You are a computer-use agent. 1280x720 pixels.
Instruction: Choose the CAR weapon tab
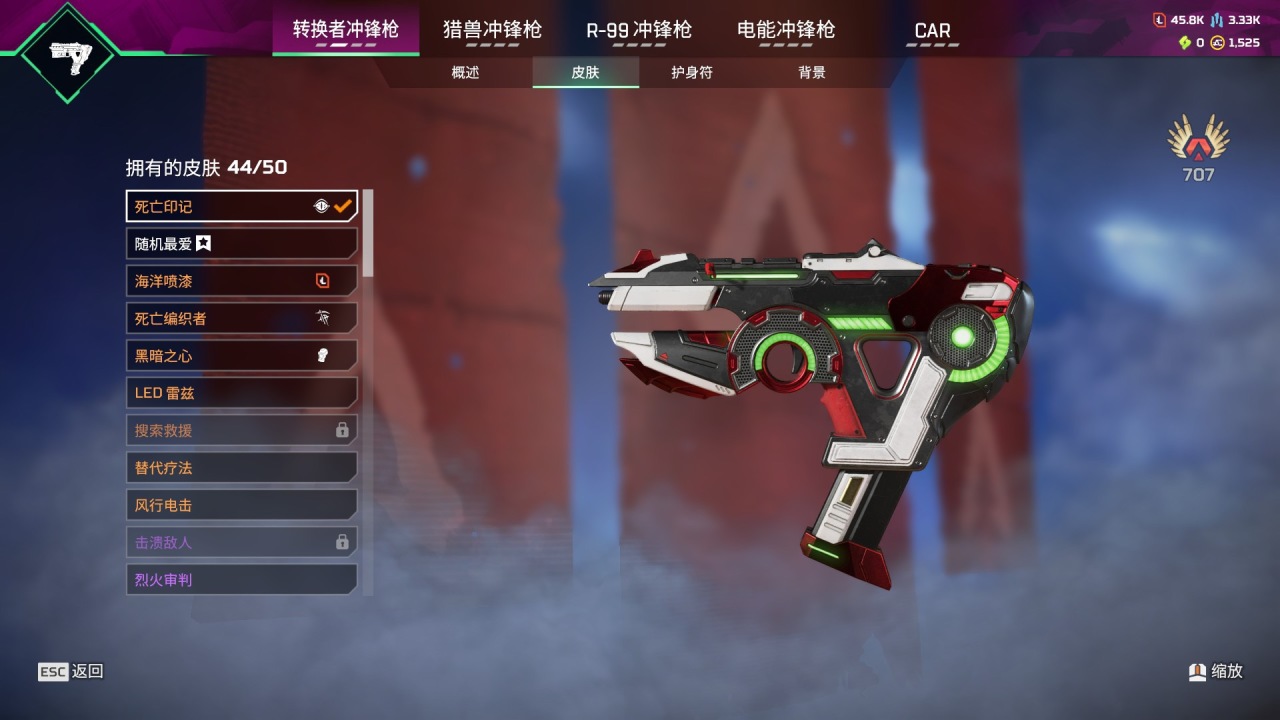[932, 31]
